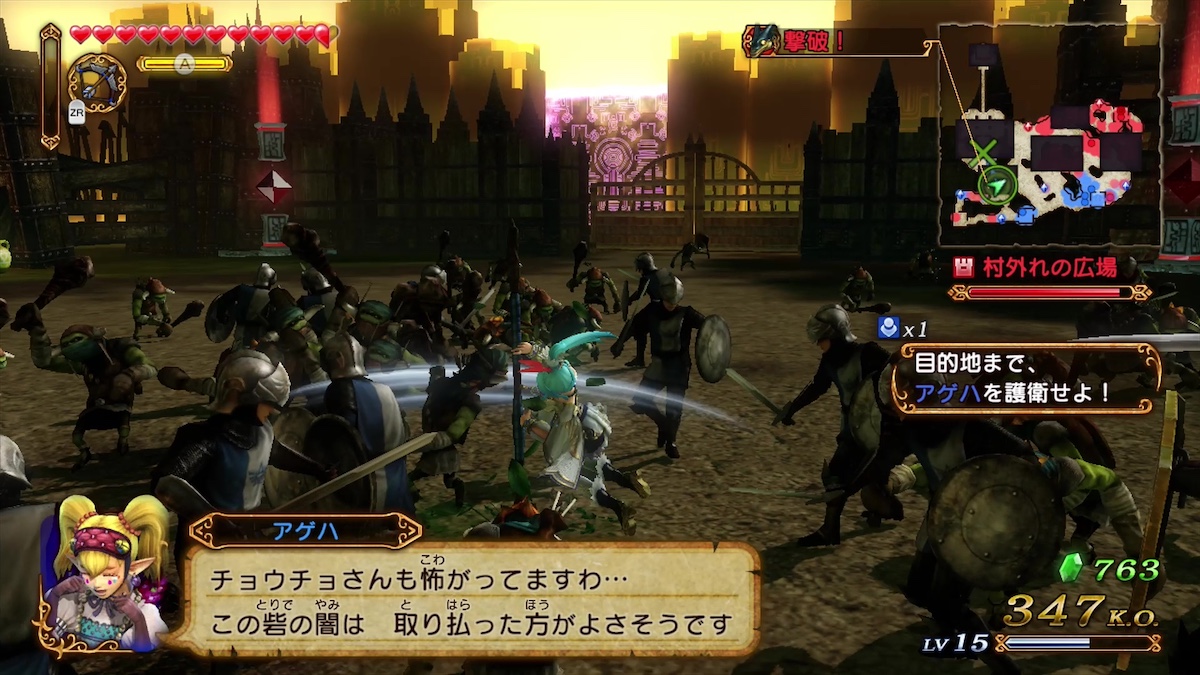Viewport: 1200px width, 675px height.
Task: Click Agitha's dialogue portrait
Action: click(105, 580)
